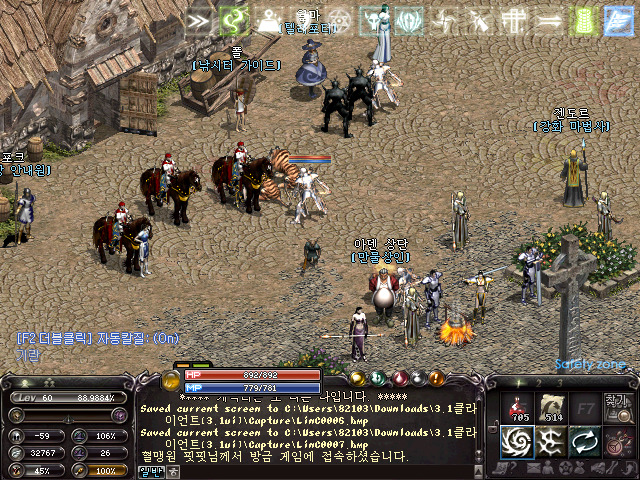Select the chat channel tab below the log
The height and width of the screenshot is (480, 640).
click(x=151, y=471)
